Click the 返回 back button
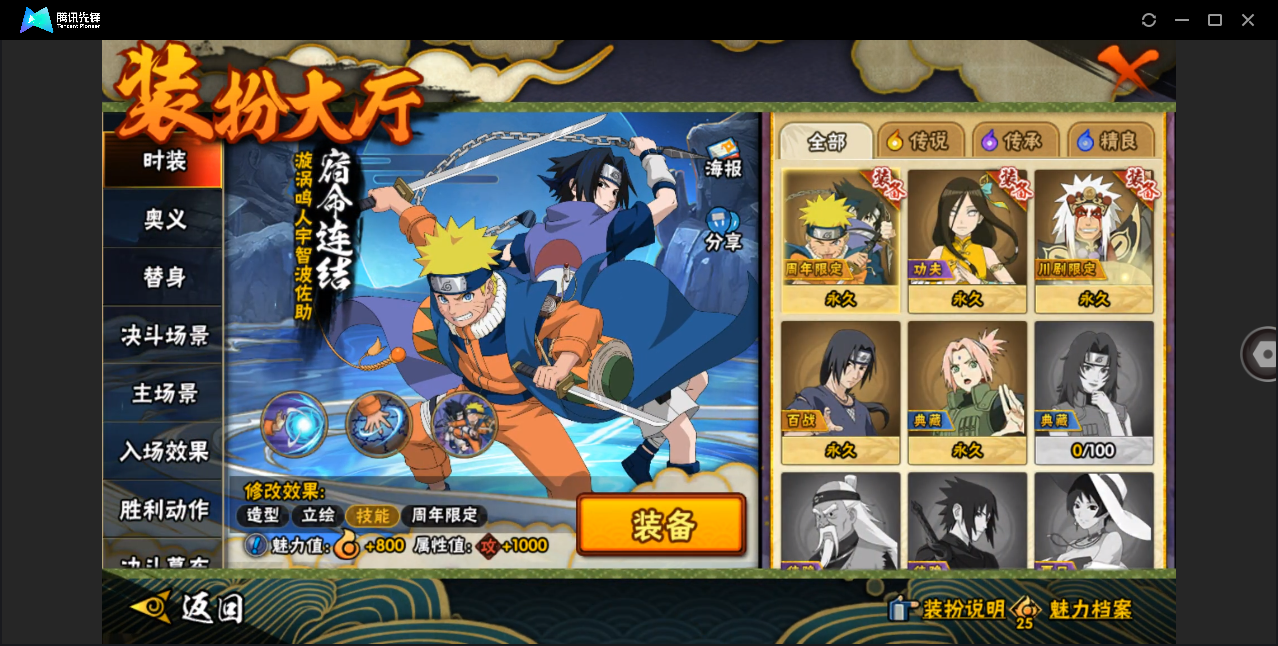The height and width of the screenshot is (646, 1278). (190, 607)
